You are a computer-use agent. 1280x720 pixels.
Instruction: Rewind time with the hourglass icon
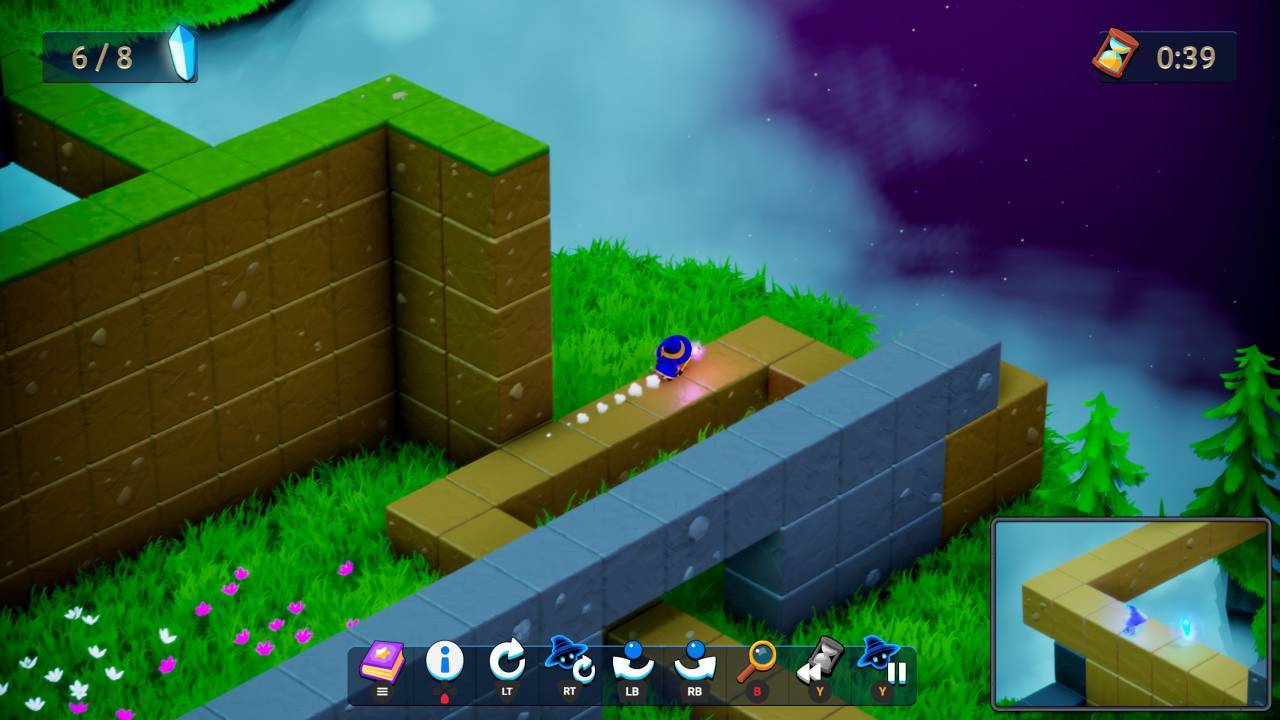pyautogui.click(x=820, y=662)
